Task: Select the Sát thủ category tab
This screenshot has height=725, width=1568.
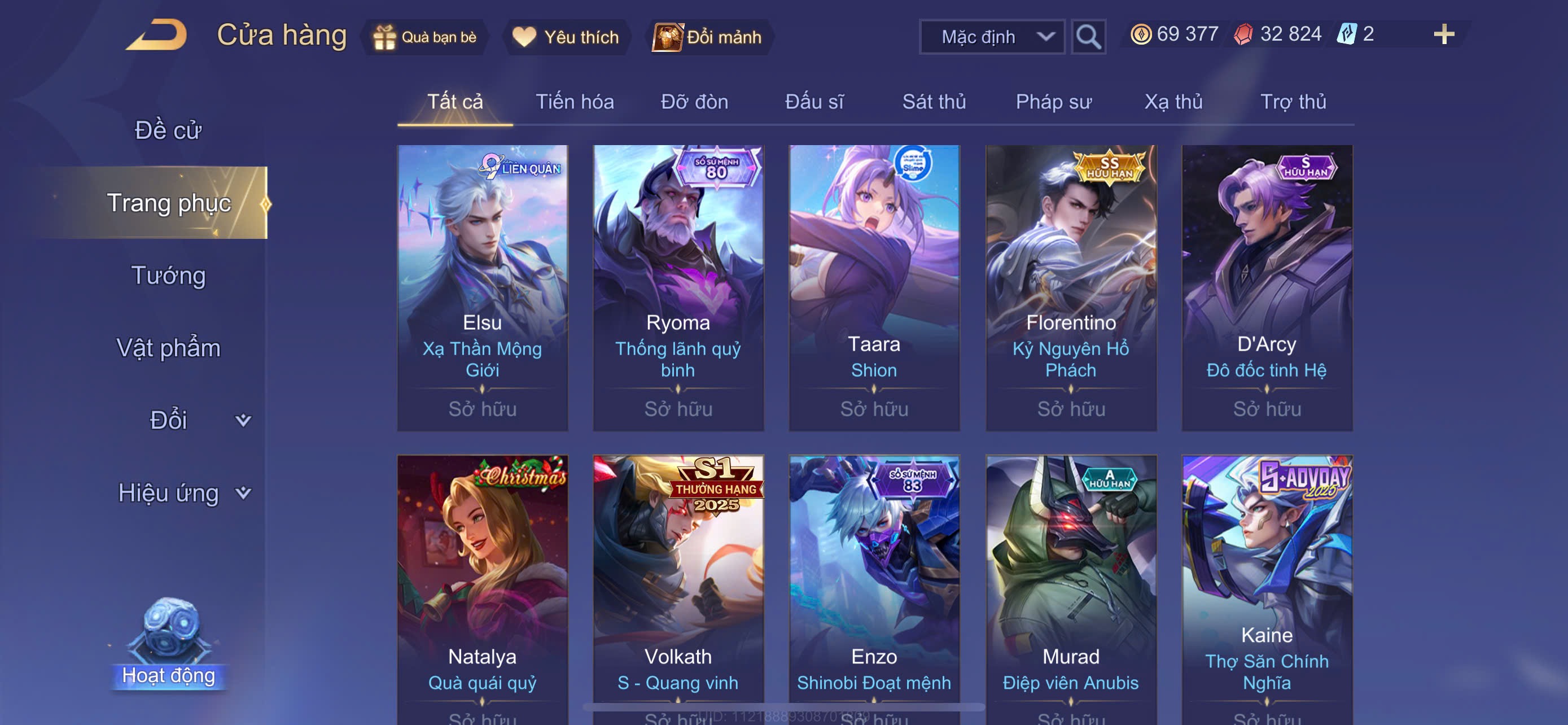Action: (934, 102)
